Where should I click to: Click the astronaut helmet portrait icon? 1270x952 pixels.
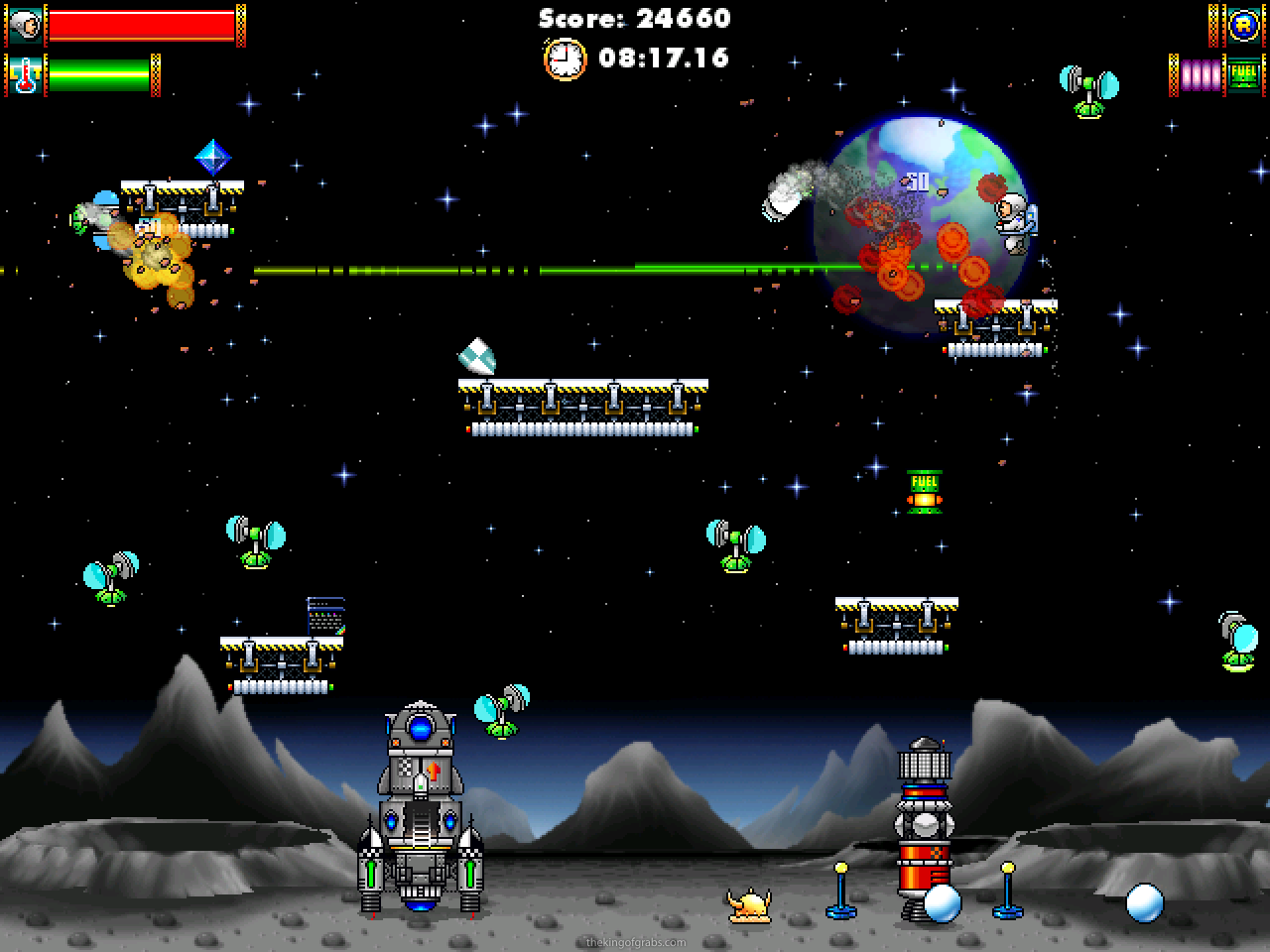click(x=25, y=26)
